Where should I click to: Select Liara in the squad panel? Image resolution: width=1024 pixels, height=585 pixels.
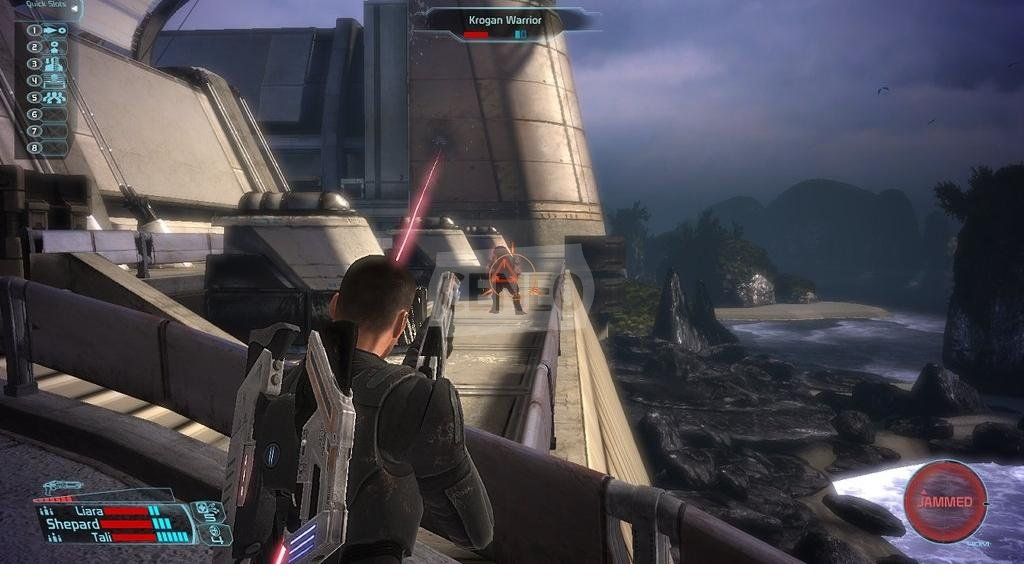coord(84,511)
